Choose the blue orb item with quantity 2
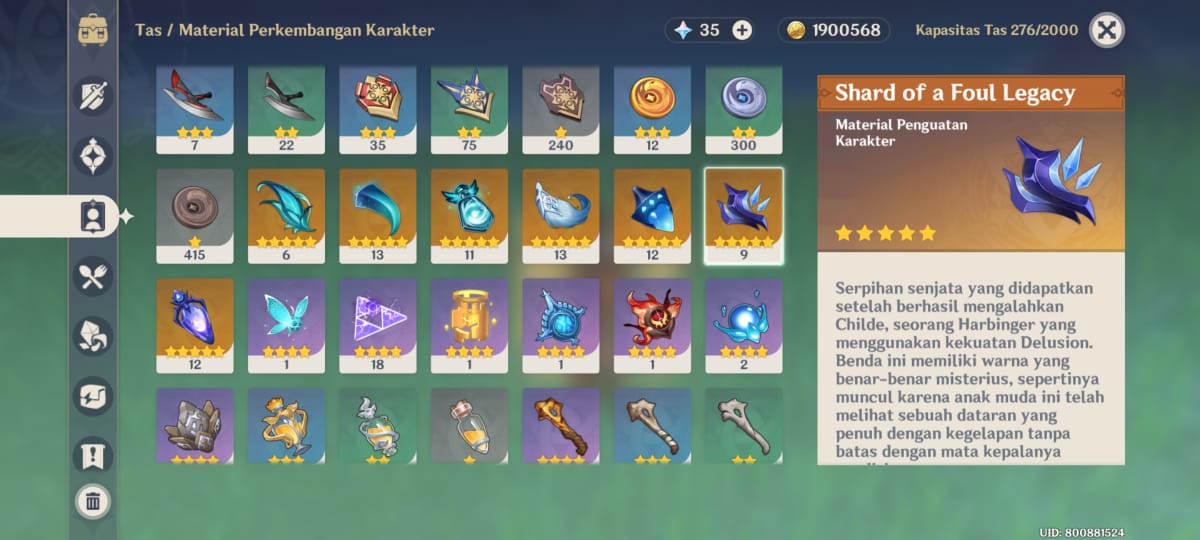1200x540 pixels. tap(744, 325)
